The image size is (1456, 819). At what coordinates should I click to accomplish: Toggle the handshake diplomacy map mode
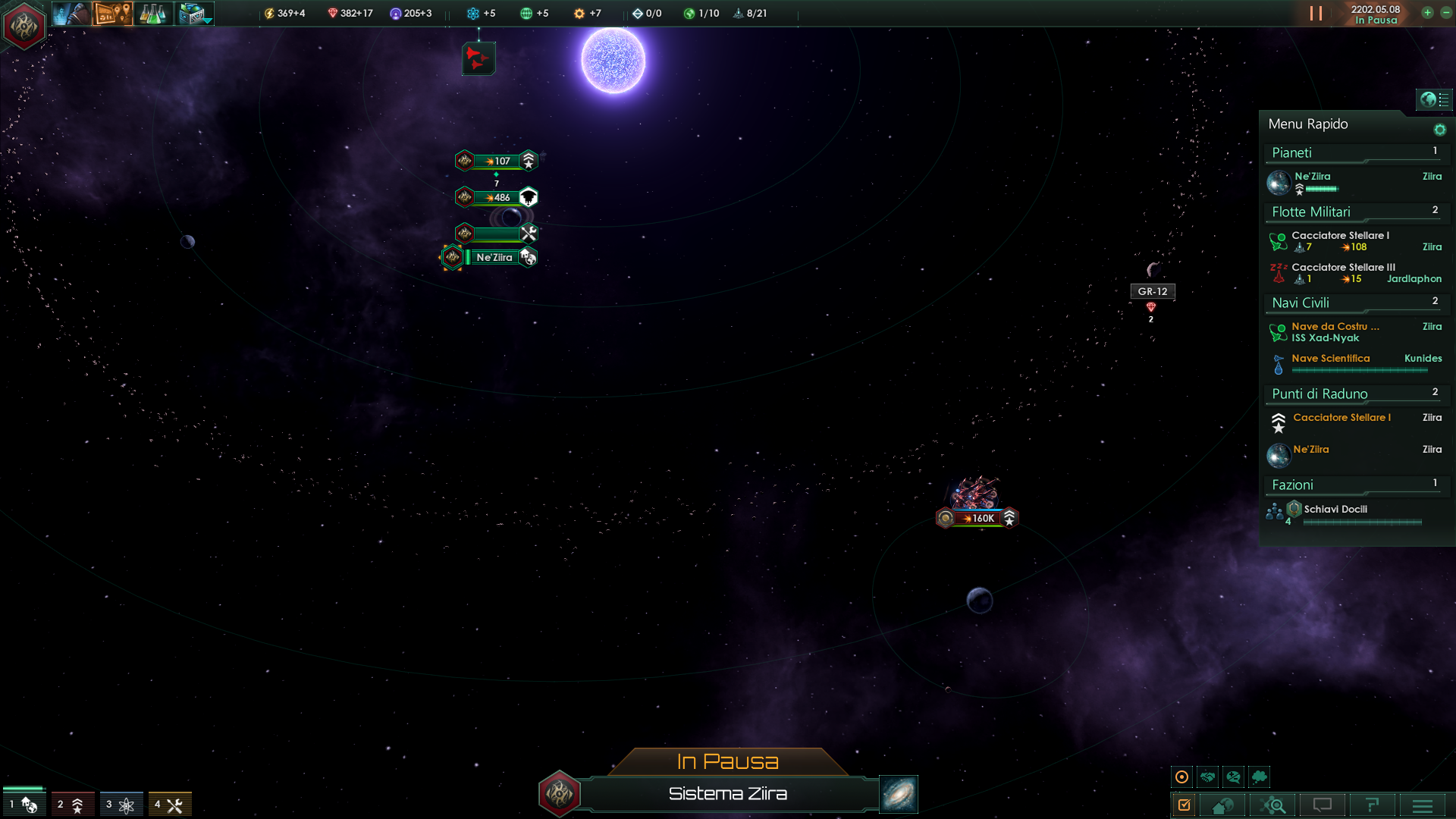1207,777
